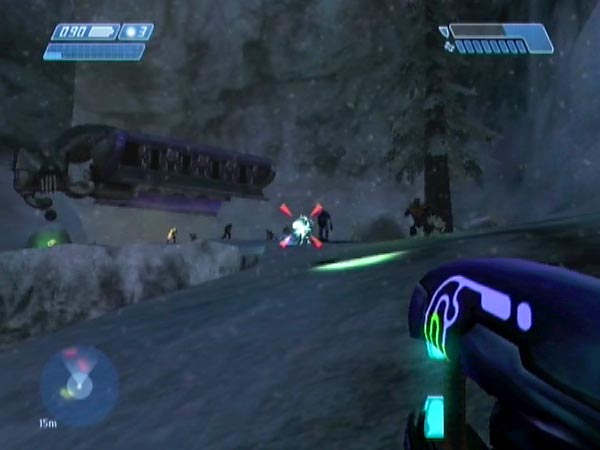Screen dimensions: 600x450
Task: Select the grenade count indicator
Action: (x=135, y=32)
